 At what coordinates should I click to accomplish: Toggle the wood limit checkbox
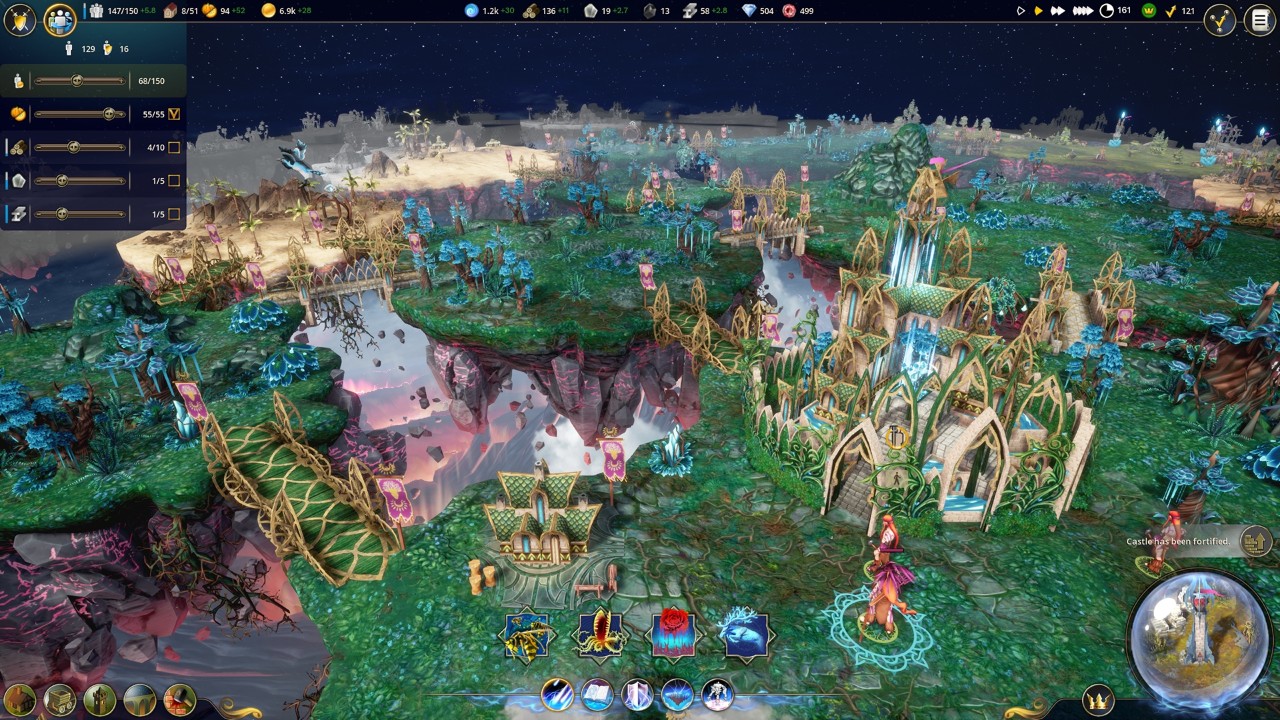point(174,148)
